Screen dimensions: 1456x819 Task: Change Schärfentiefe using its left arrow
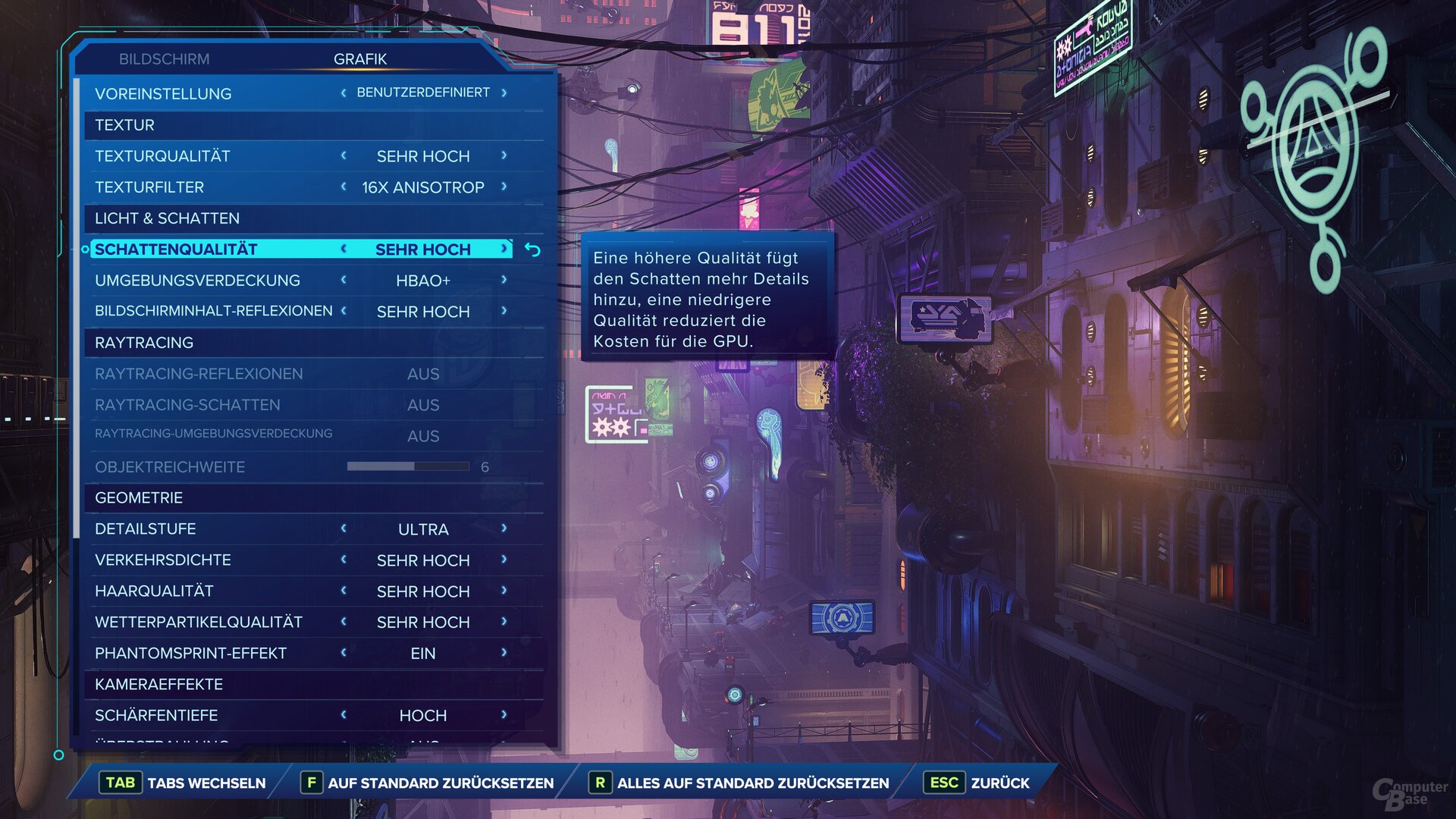click(344, 715)
